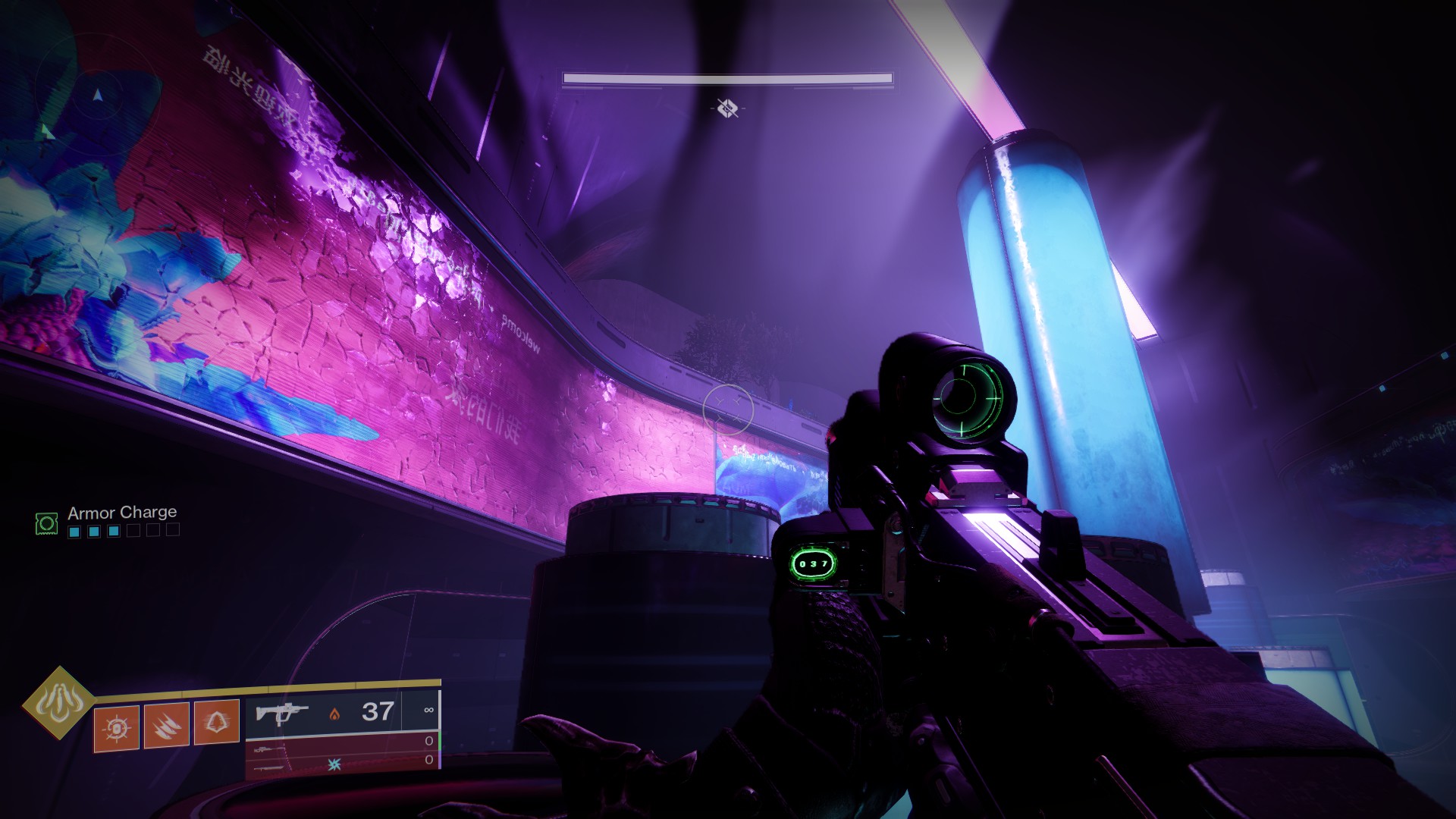Activate the golden Super ability diamond
1456x819 pixels.
click(58, 703)
